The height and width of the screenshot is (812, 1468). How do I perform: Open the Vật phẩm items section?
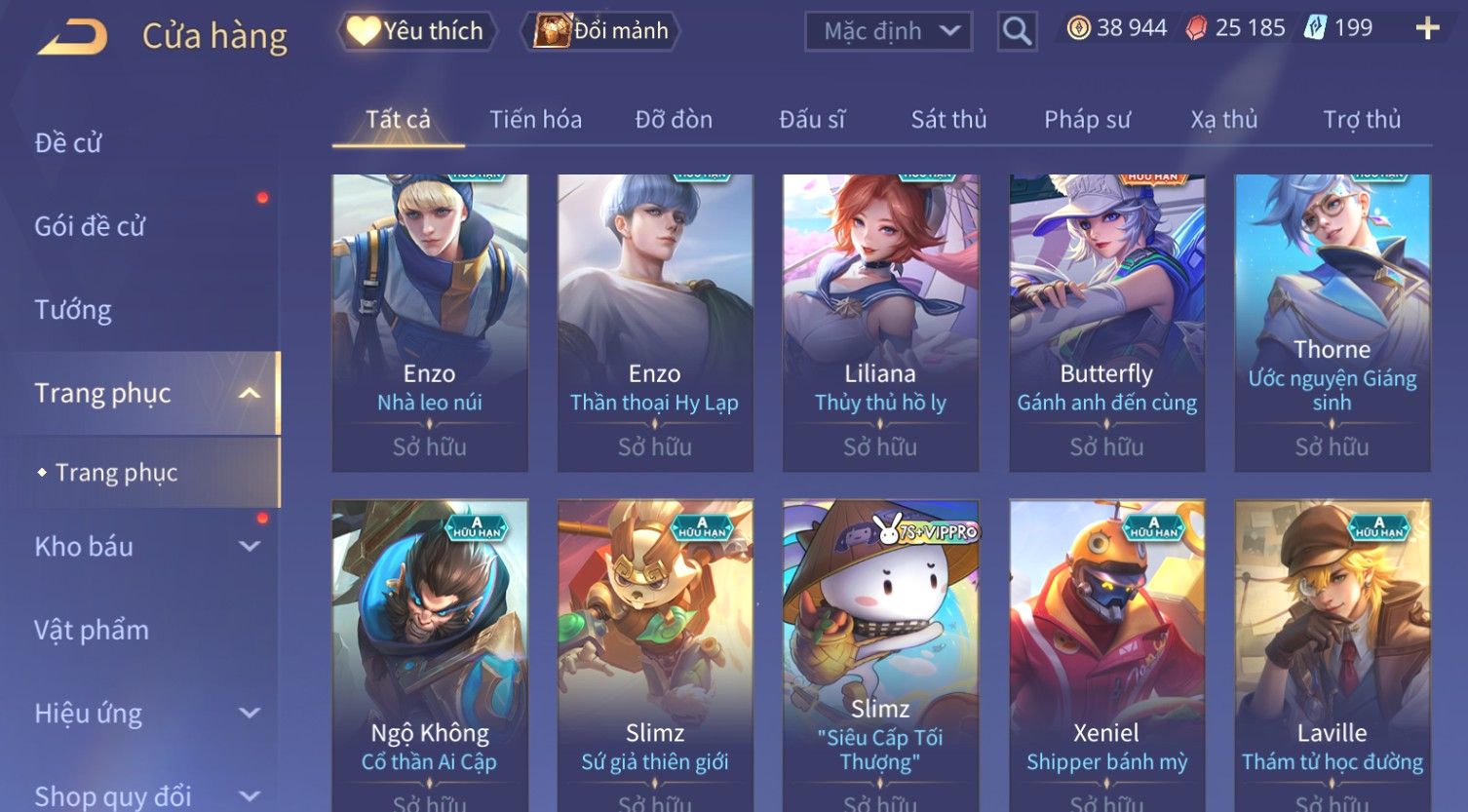(92, 630)
